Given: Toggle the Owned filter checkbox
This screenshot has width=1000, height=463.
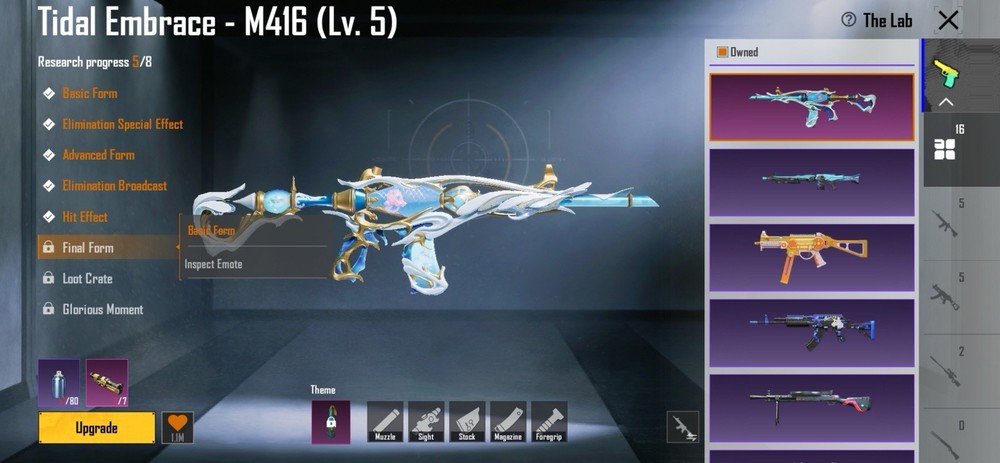Looking at the screenshot, I should coord(722,52).
